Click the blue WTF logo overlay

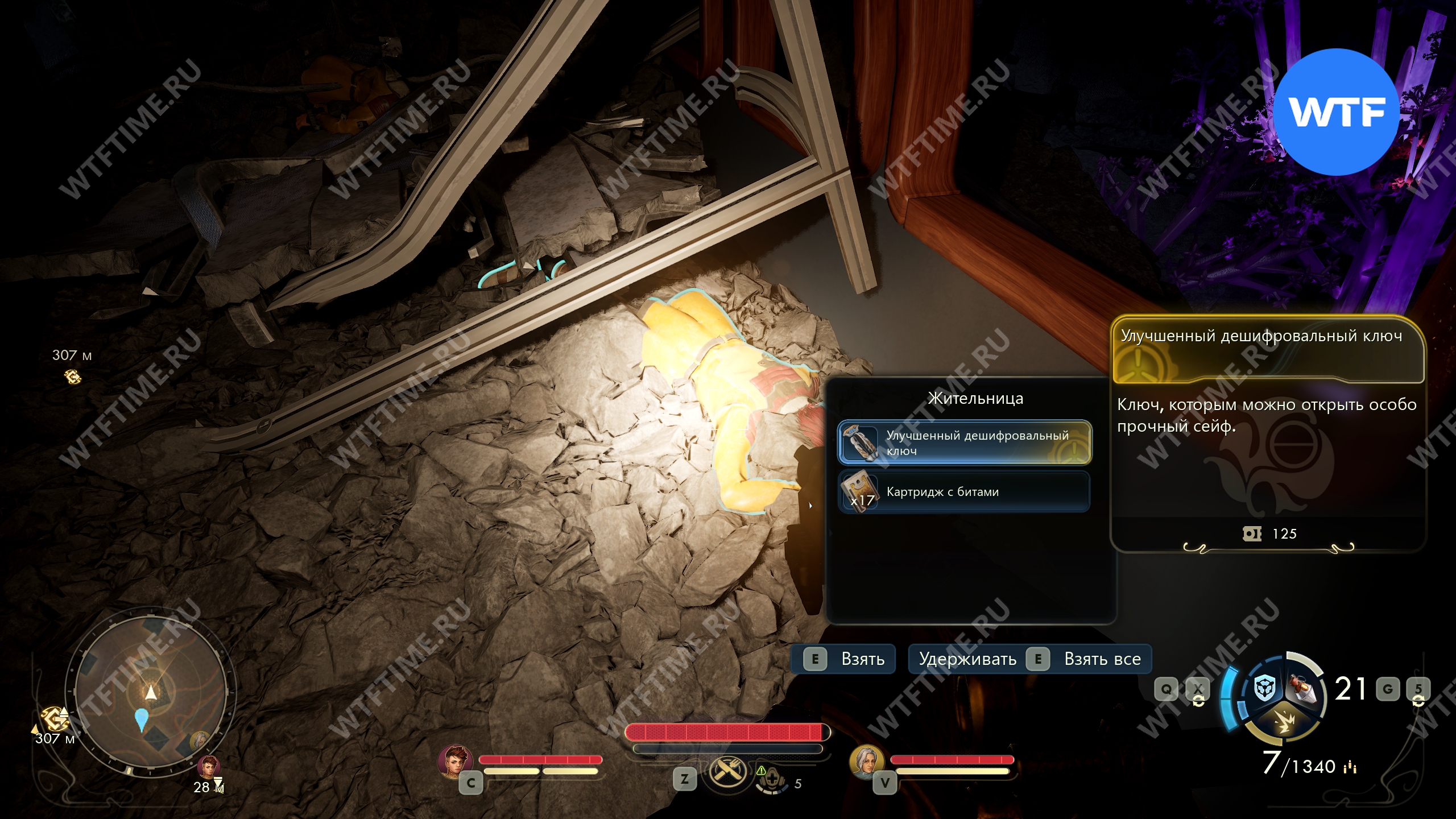tap(1336, 111)
